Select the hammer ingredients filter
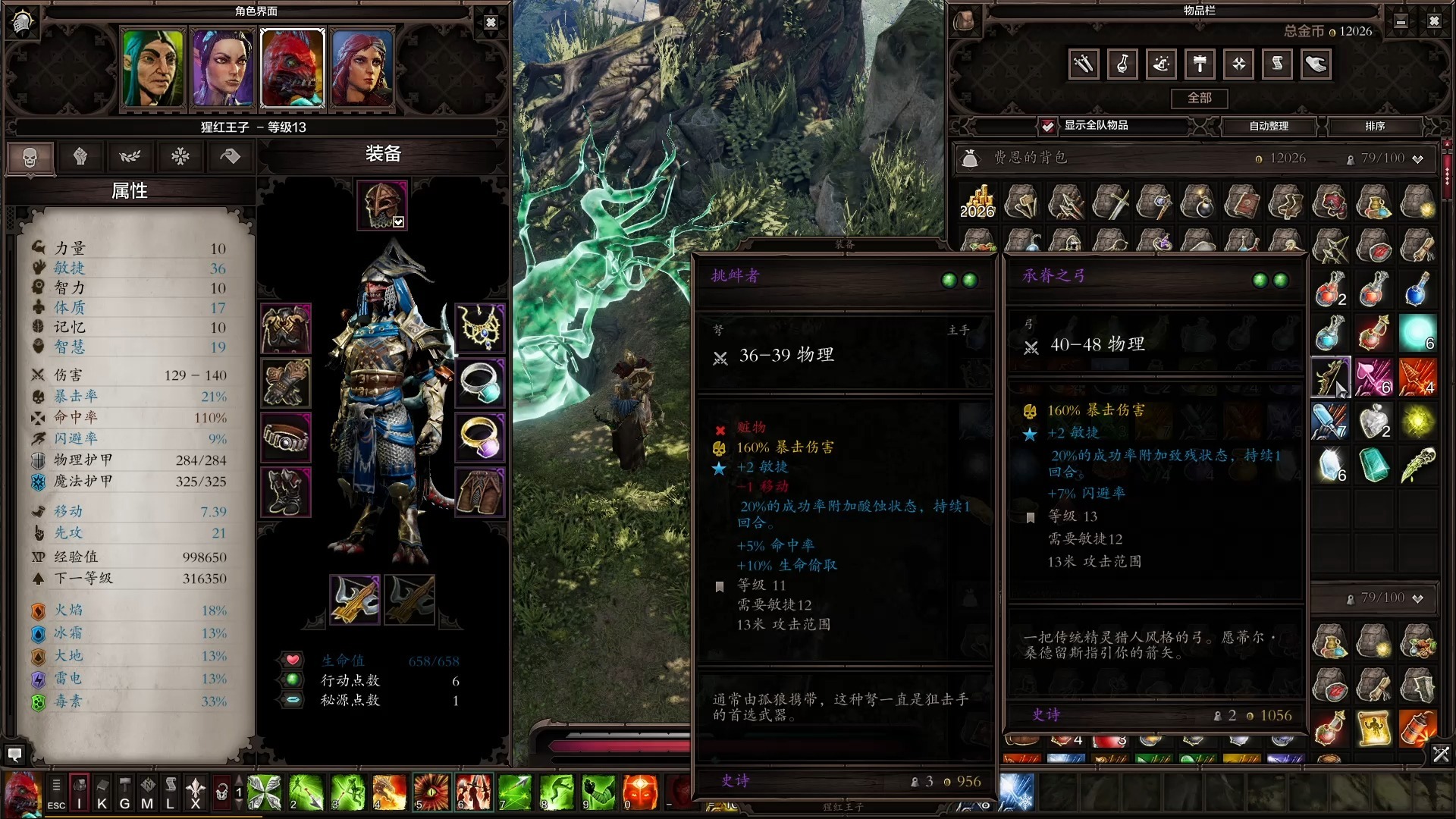The width and height of the screenshot is (1456, 819). 1200,64
